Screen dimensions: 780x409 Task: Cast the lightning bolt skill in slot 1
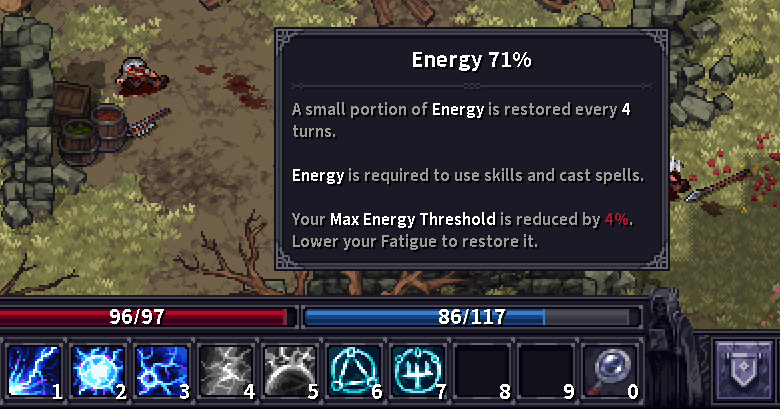(33, 371)
